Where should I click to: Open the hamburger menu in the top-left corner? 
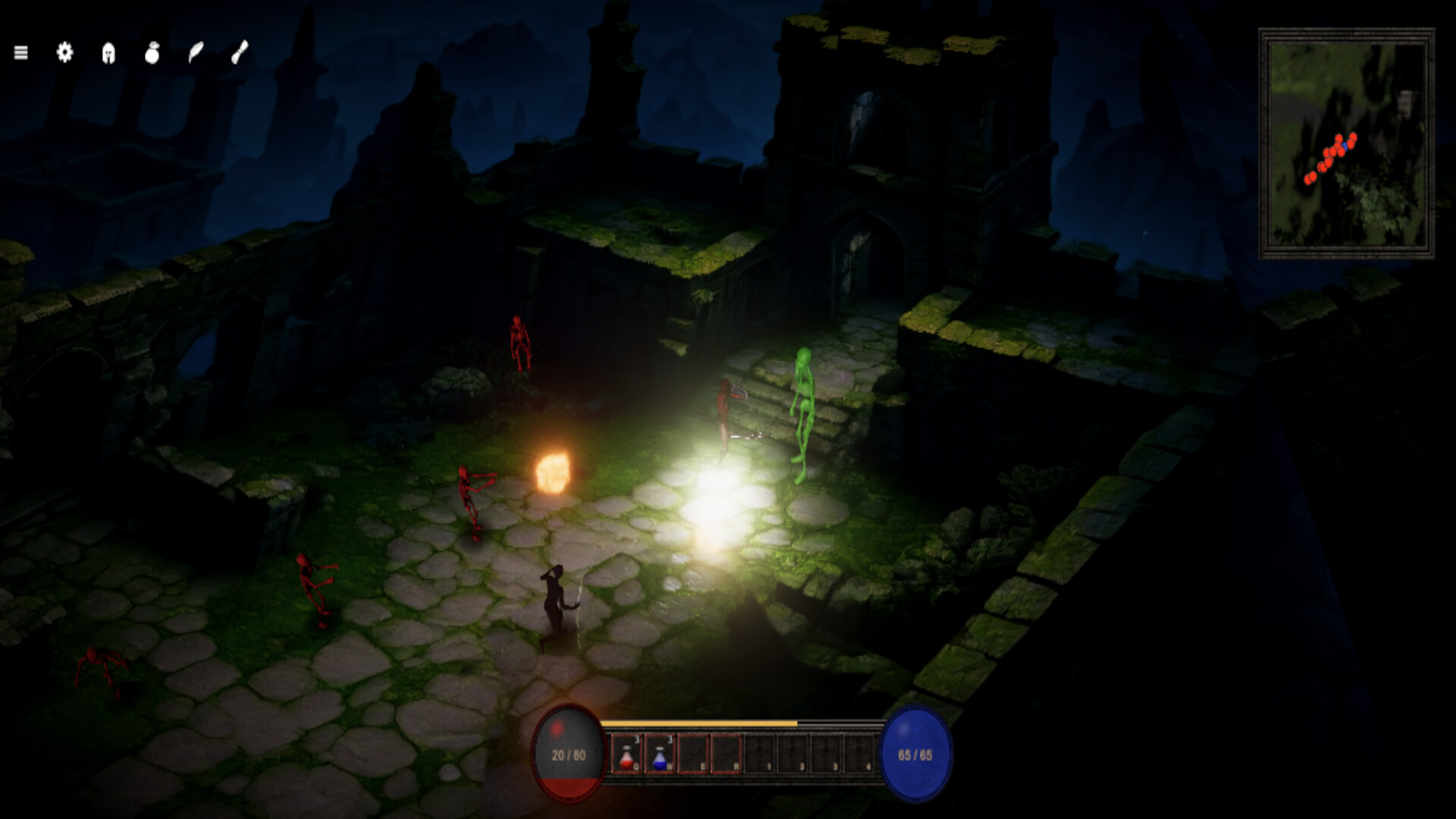(21, 53)
